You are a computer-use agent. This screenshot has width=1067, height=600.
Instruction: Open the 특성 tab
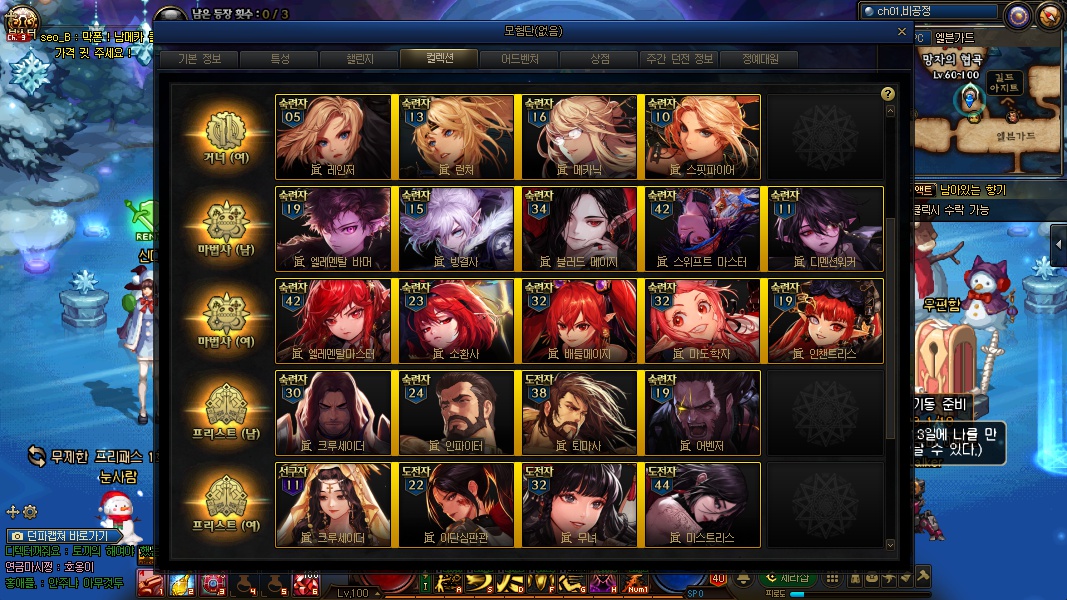coord(280,59)
